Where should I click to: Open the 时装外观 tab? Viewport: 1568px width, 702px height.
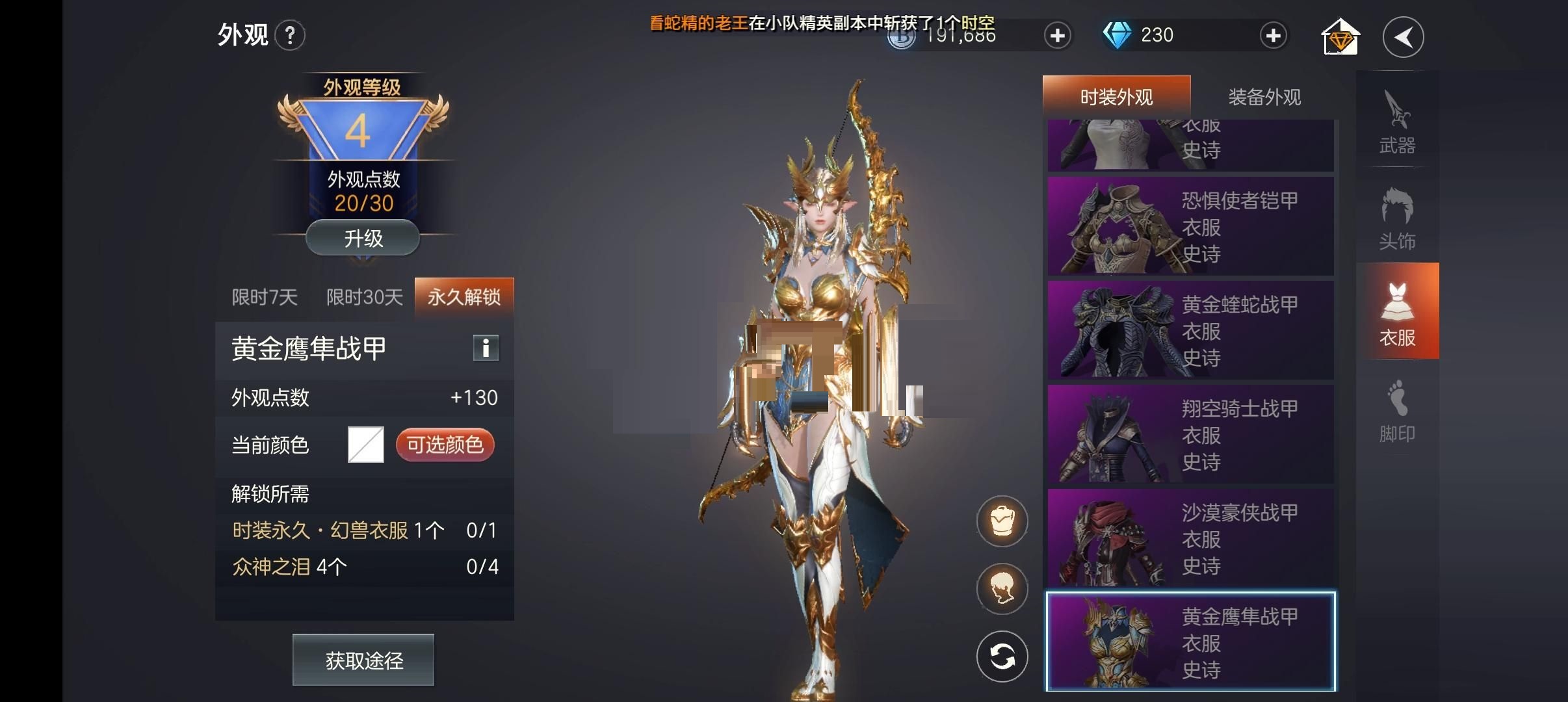click(1116, 95)
